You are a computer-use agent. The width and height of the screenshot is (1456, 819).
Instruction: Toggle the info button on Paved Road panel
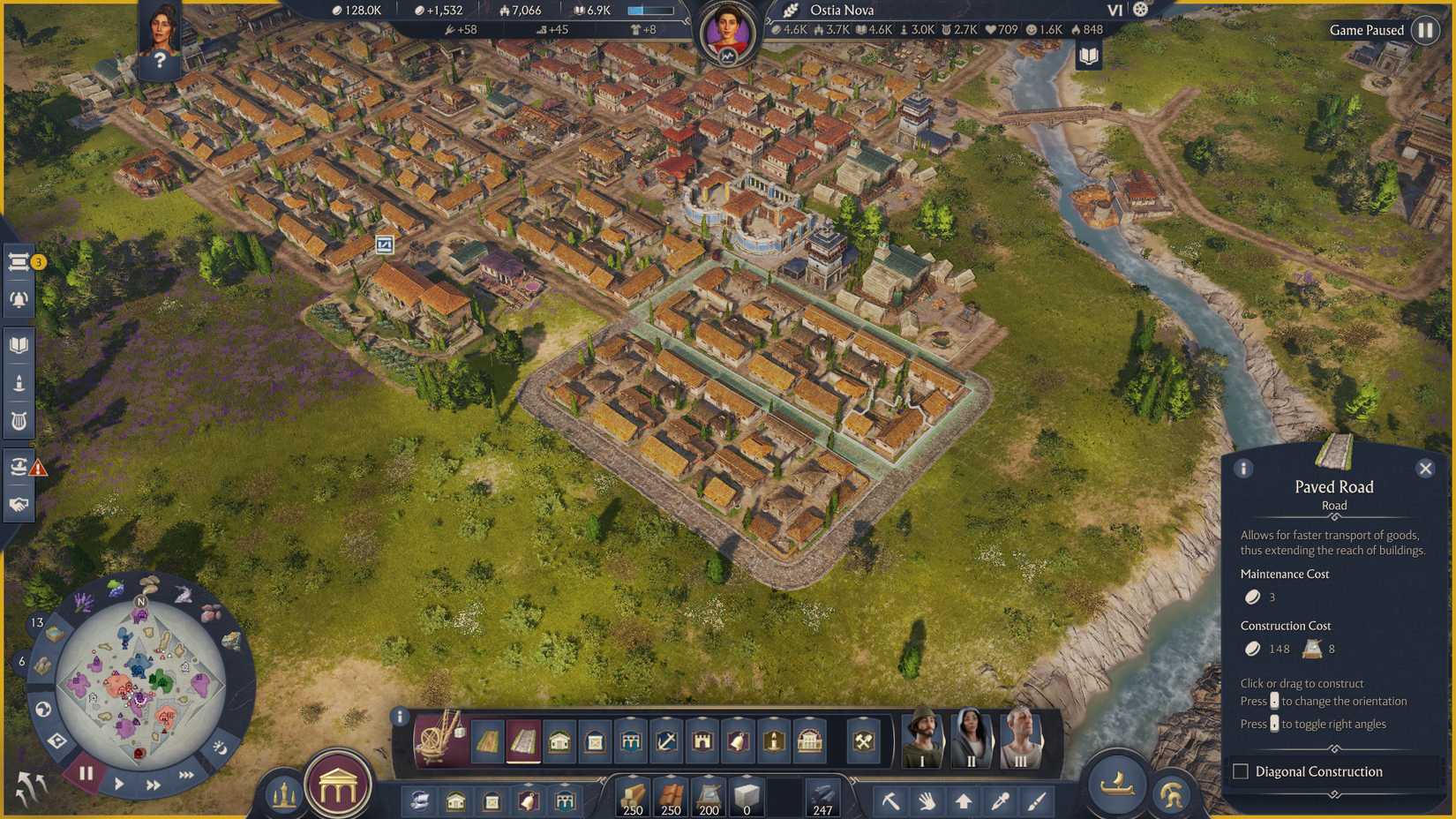[x=1244, y=469]
